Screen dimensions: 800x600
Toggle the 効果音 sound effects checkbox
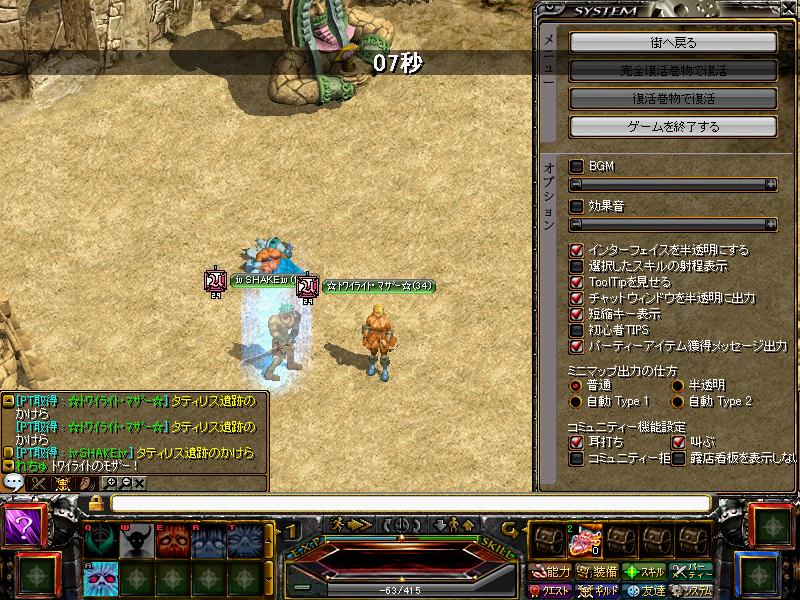pyautogui.click(x=576, y=206)
